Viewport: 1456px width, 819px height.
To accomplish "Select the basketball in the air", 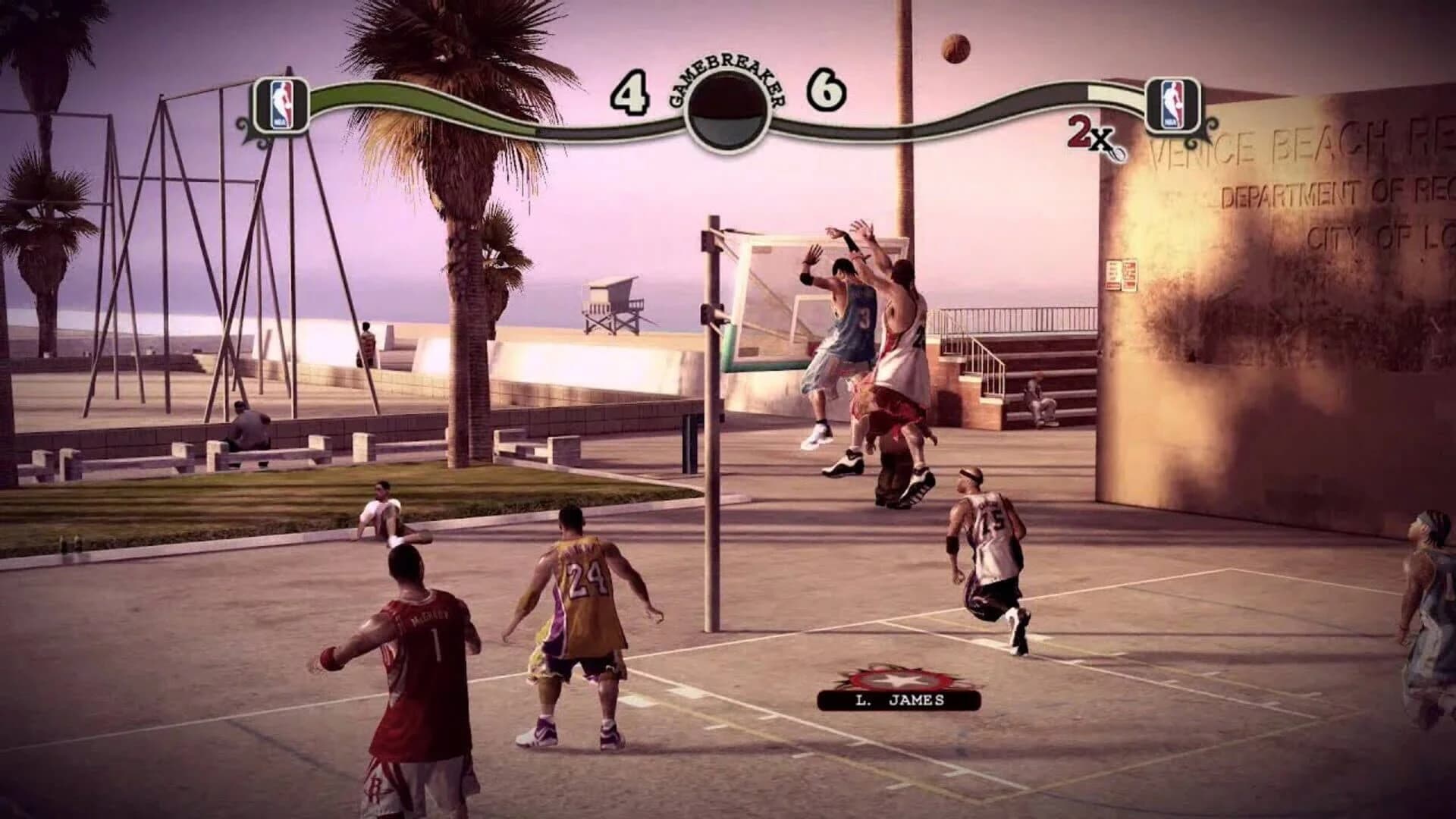I will point(957,48).
